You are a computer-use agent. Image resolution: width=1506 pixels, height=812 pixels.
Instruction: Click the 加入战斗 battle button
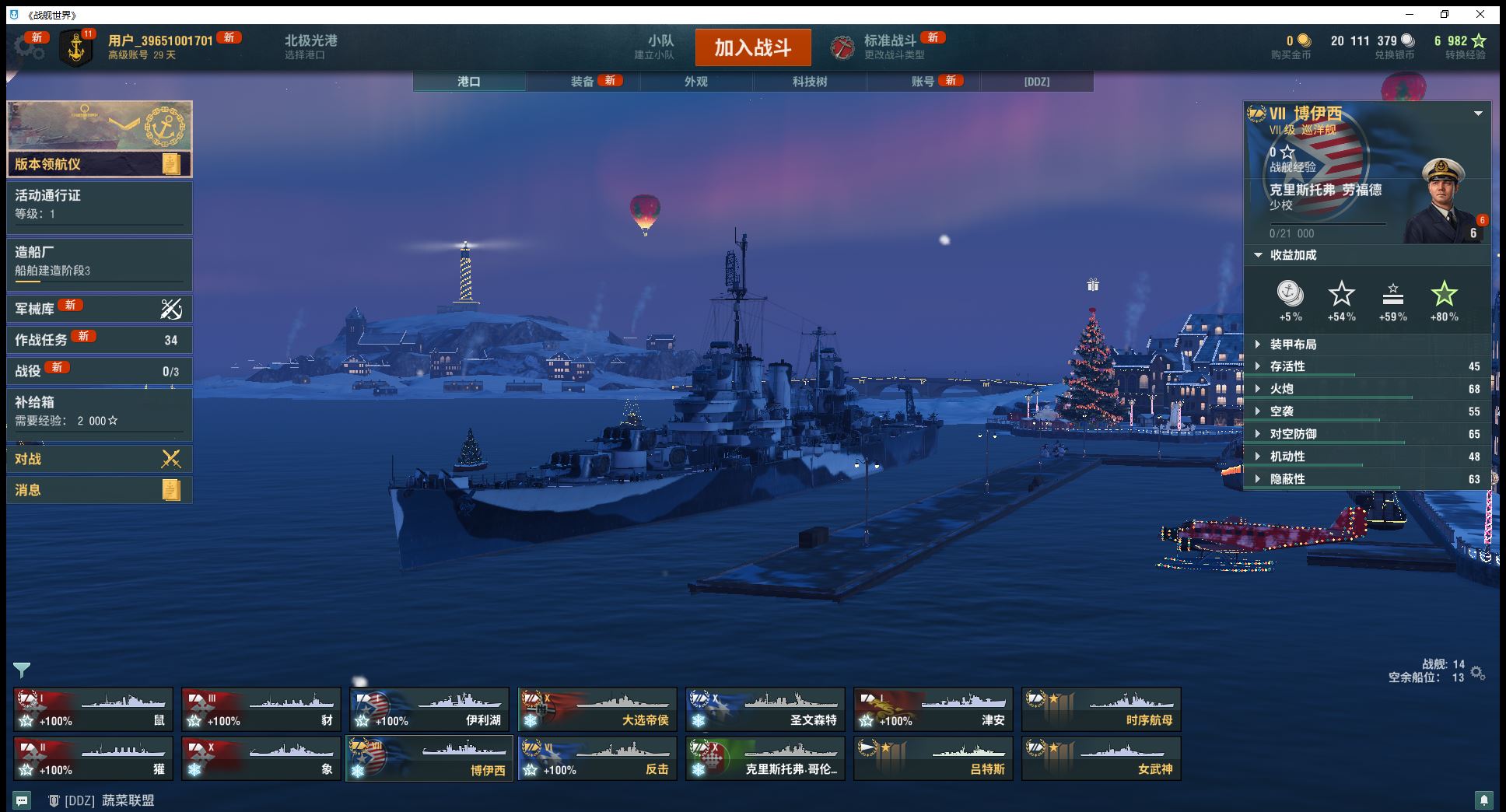tap(752, 47)
